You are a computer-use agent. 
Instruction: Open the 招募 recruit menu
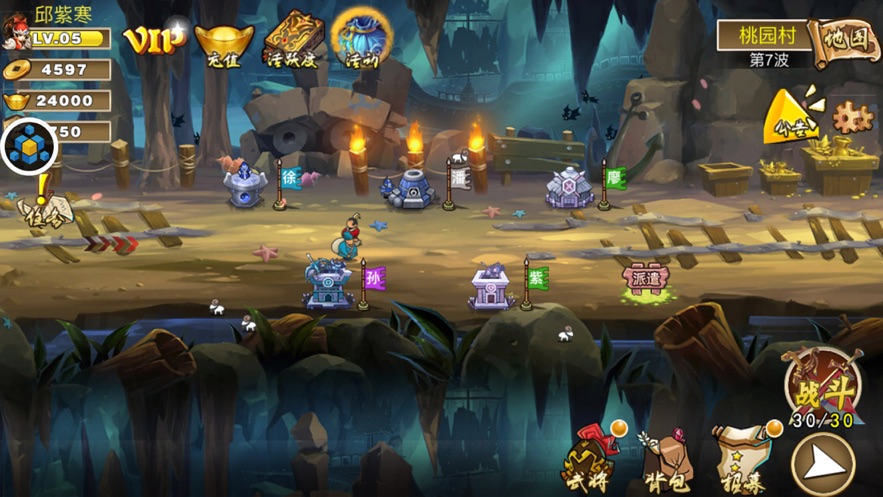coord(741,459)
